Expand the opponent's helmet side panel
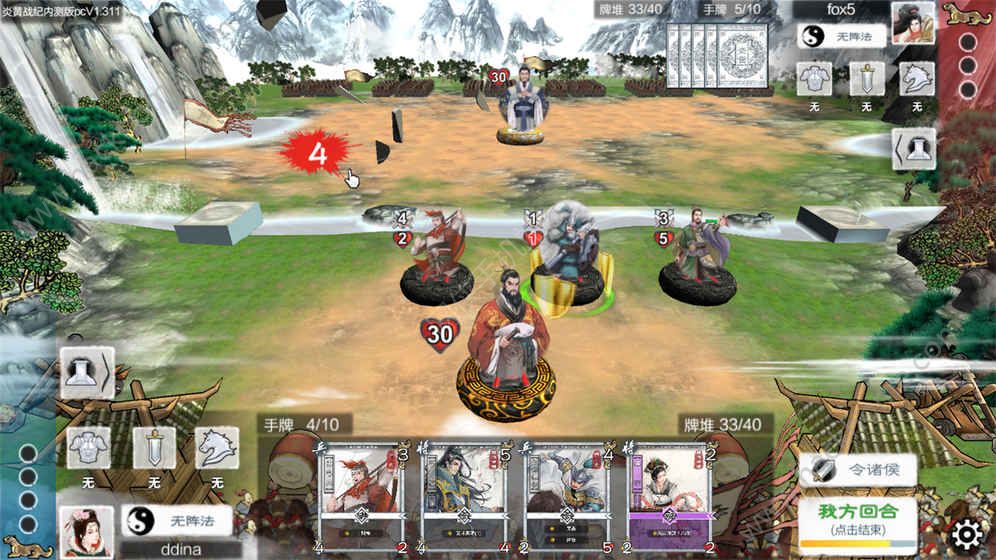Image resolution: width=996 pixels, height=560 pixels. pos(914,150)
